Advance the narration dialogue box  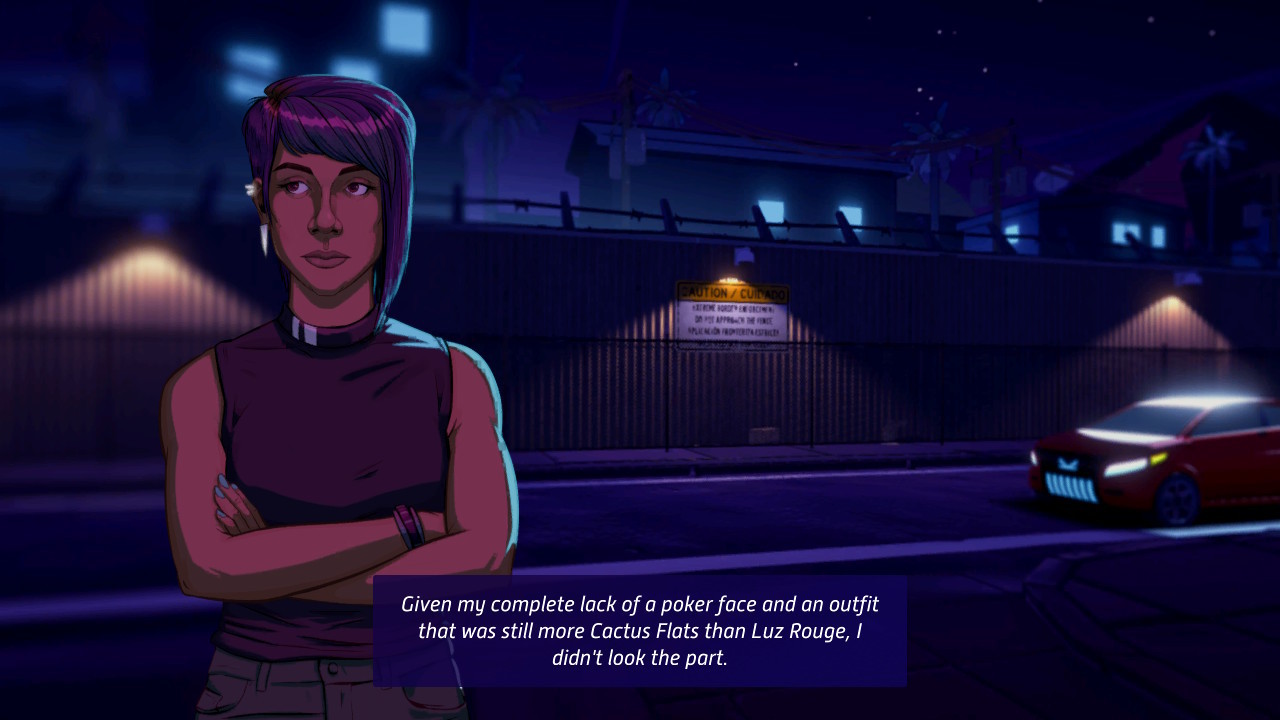pos(640,631)
